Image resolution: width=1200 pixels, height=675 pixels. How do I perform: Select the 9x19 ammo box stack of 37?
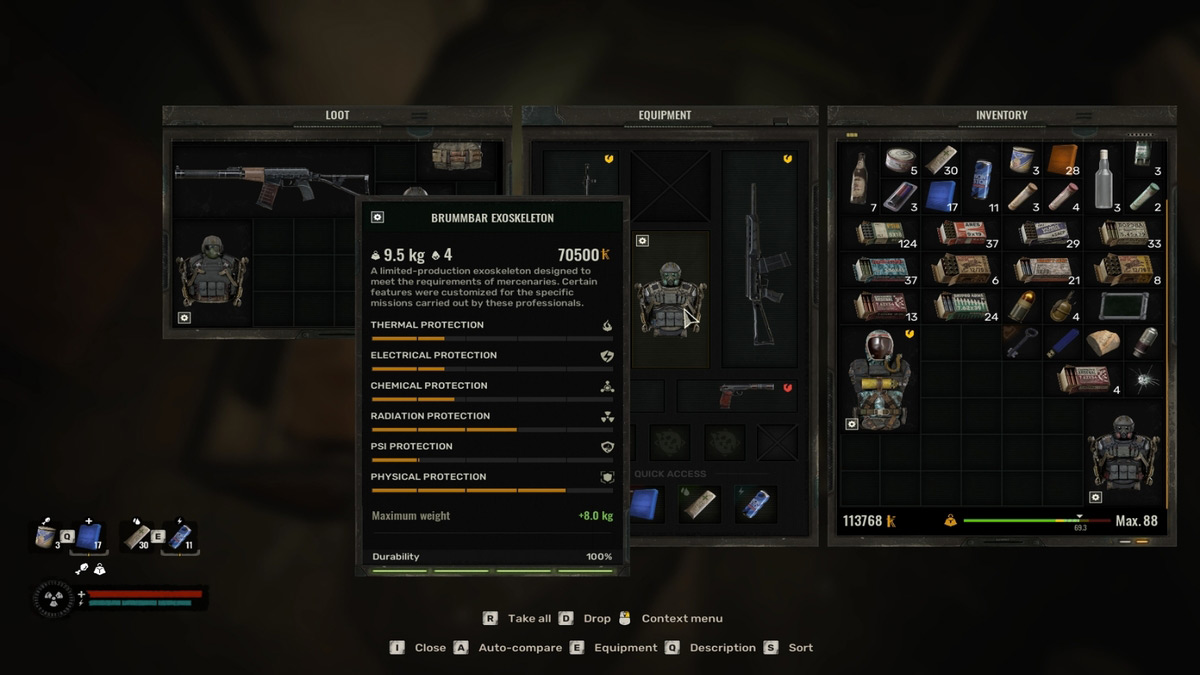coord(966,234)
